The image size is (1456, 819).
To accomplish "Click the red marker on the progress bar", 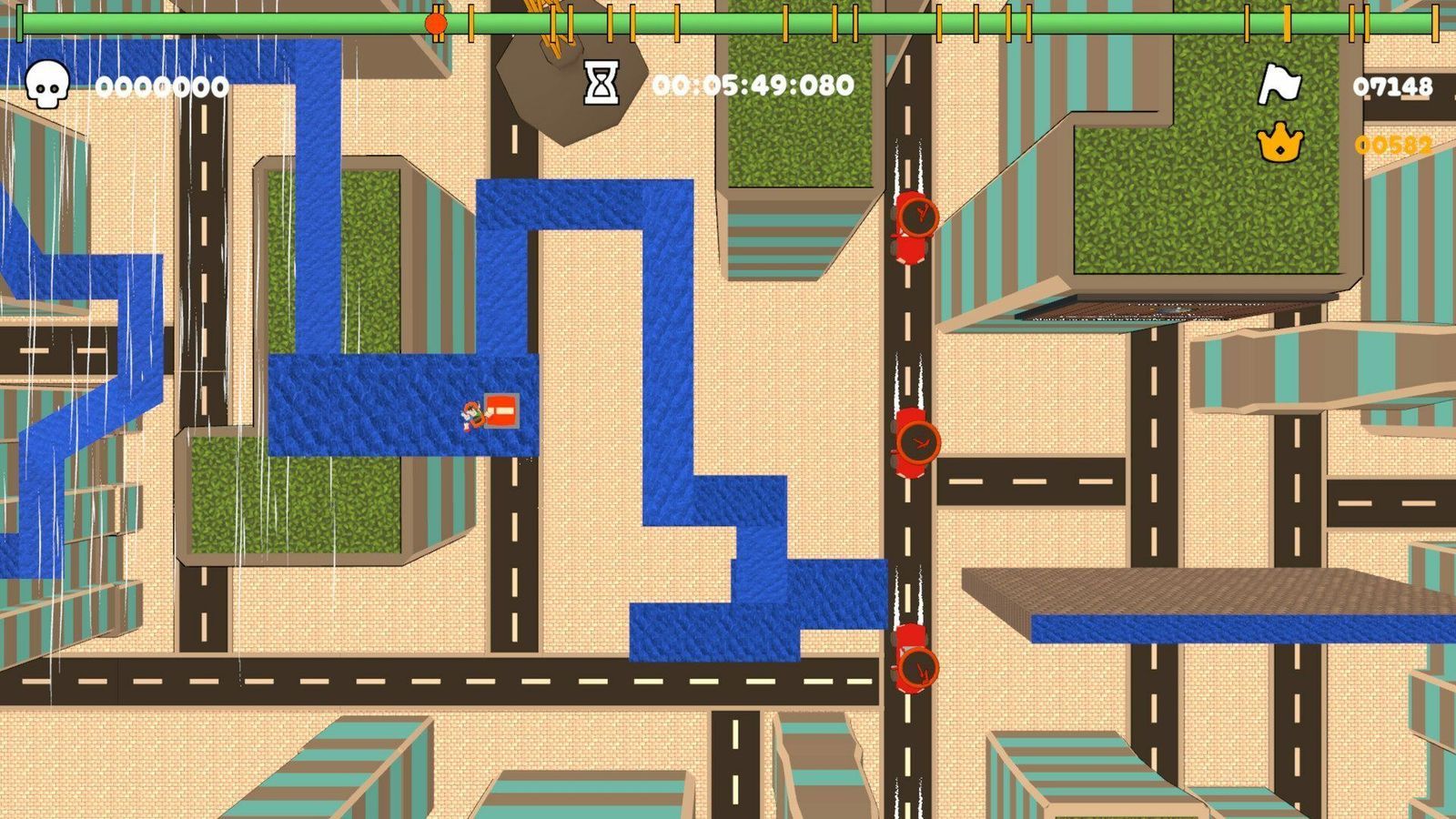I will coord(436,24).
